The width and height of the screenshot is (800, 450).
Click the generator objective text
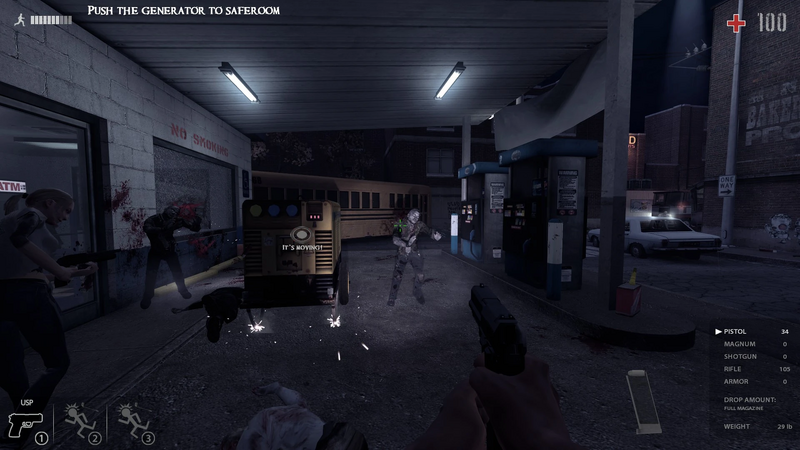tap(183, 10)
